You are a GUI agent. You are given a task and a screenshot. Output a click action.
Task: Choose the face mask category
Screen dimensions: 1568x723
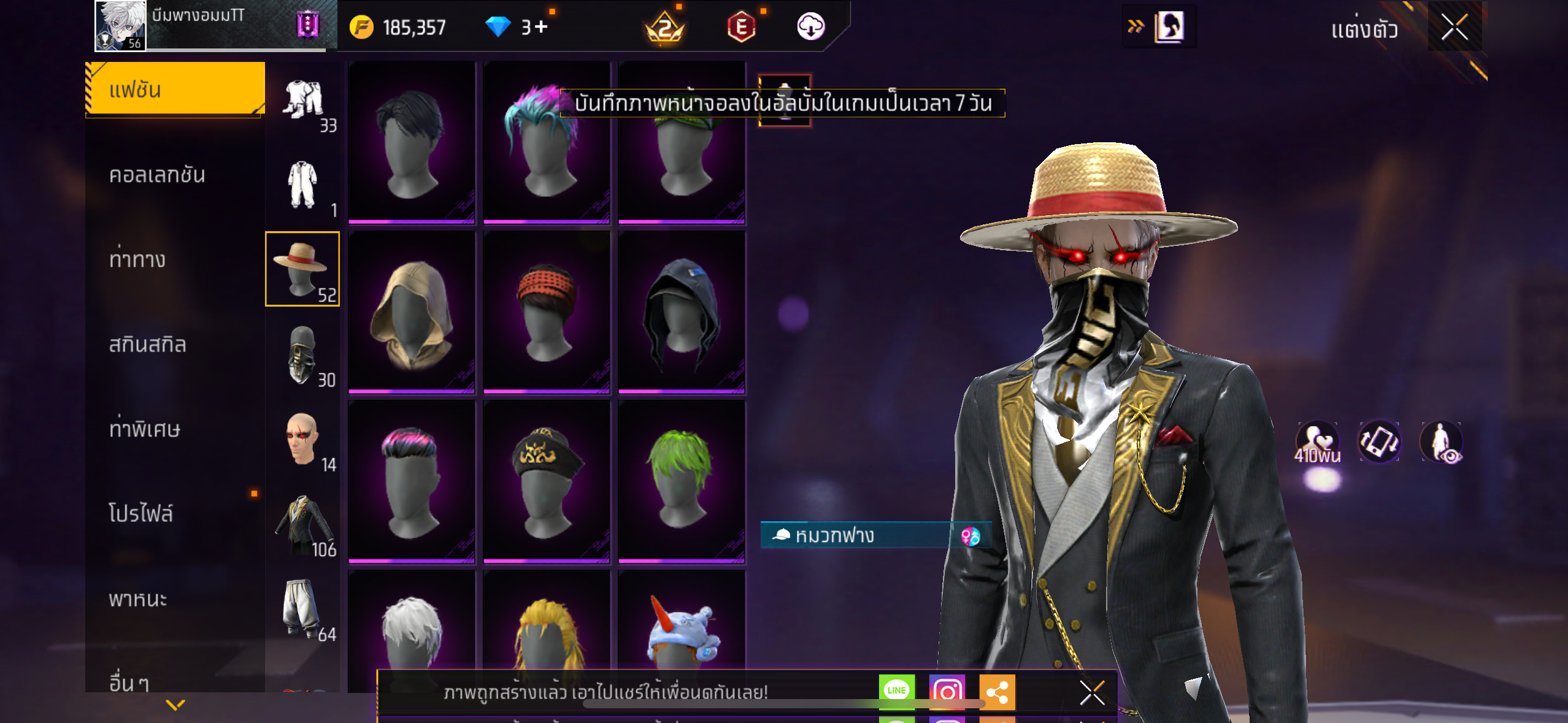coord(302,354)
